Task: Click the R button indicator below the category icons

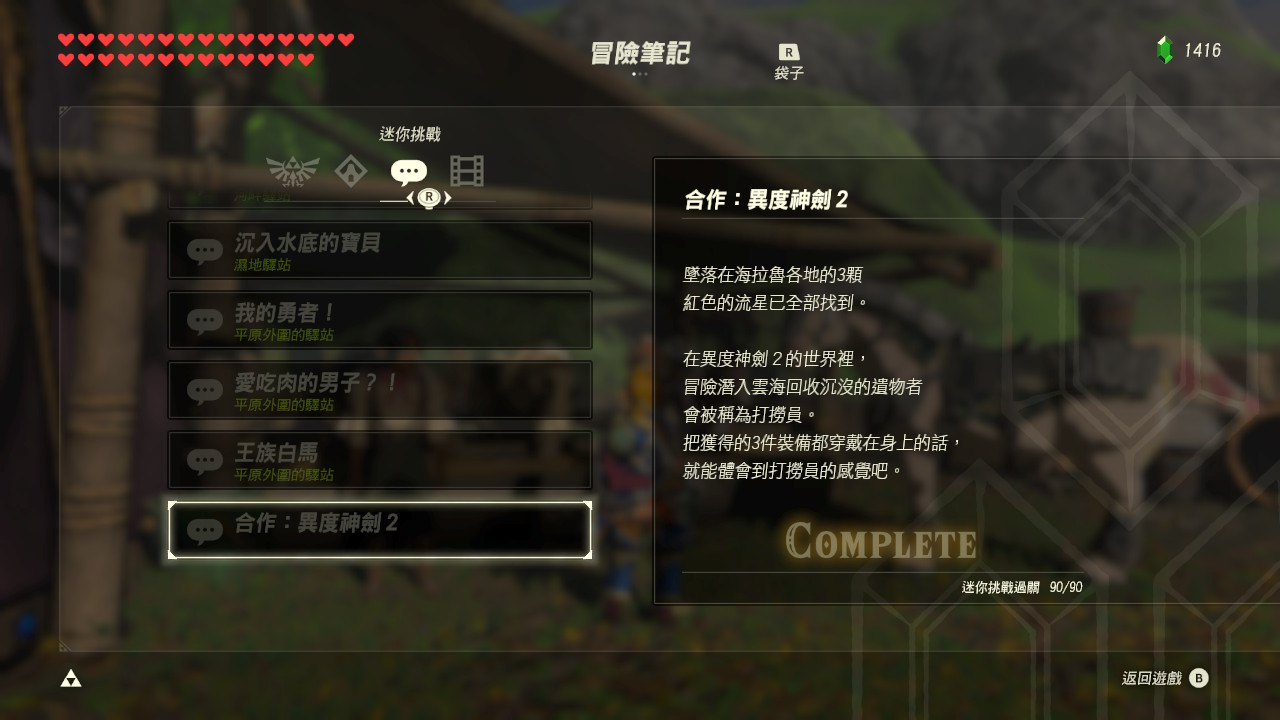Action: click(x=430, y=197)
